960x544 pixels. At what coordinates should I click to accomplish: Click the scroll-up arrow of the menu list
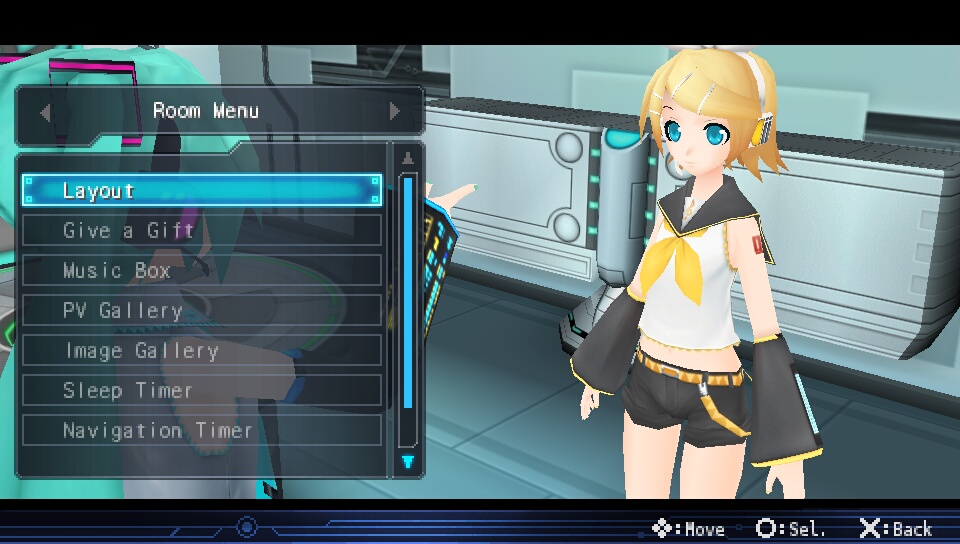click(x=407, y=158)
